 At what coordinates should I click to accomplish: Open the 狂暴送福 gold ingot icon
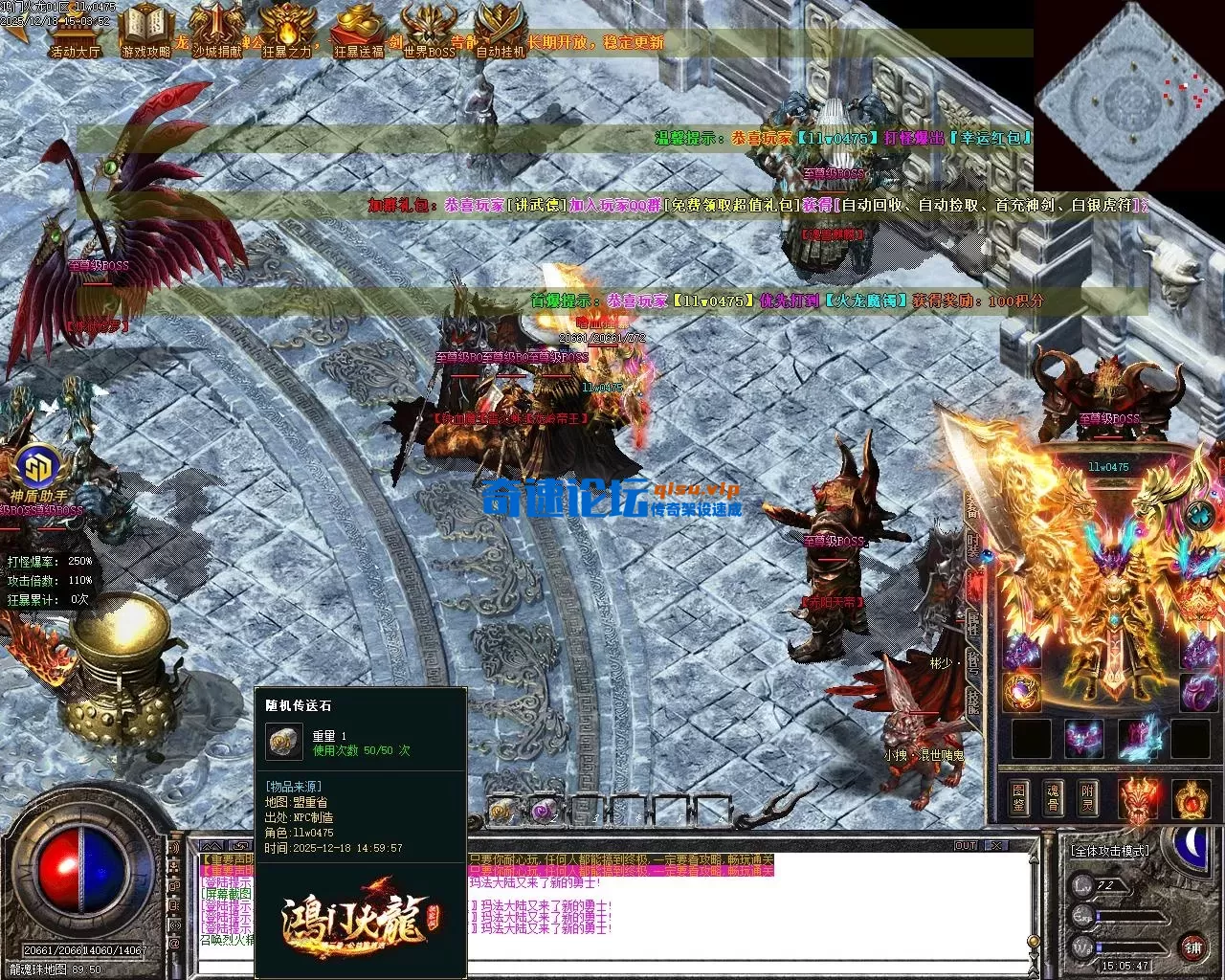pos(358,31)
